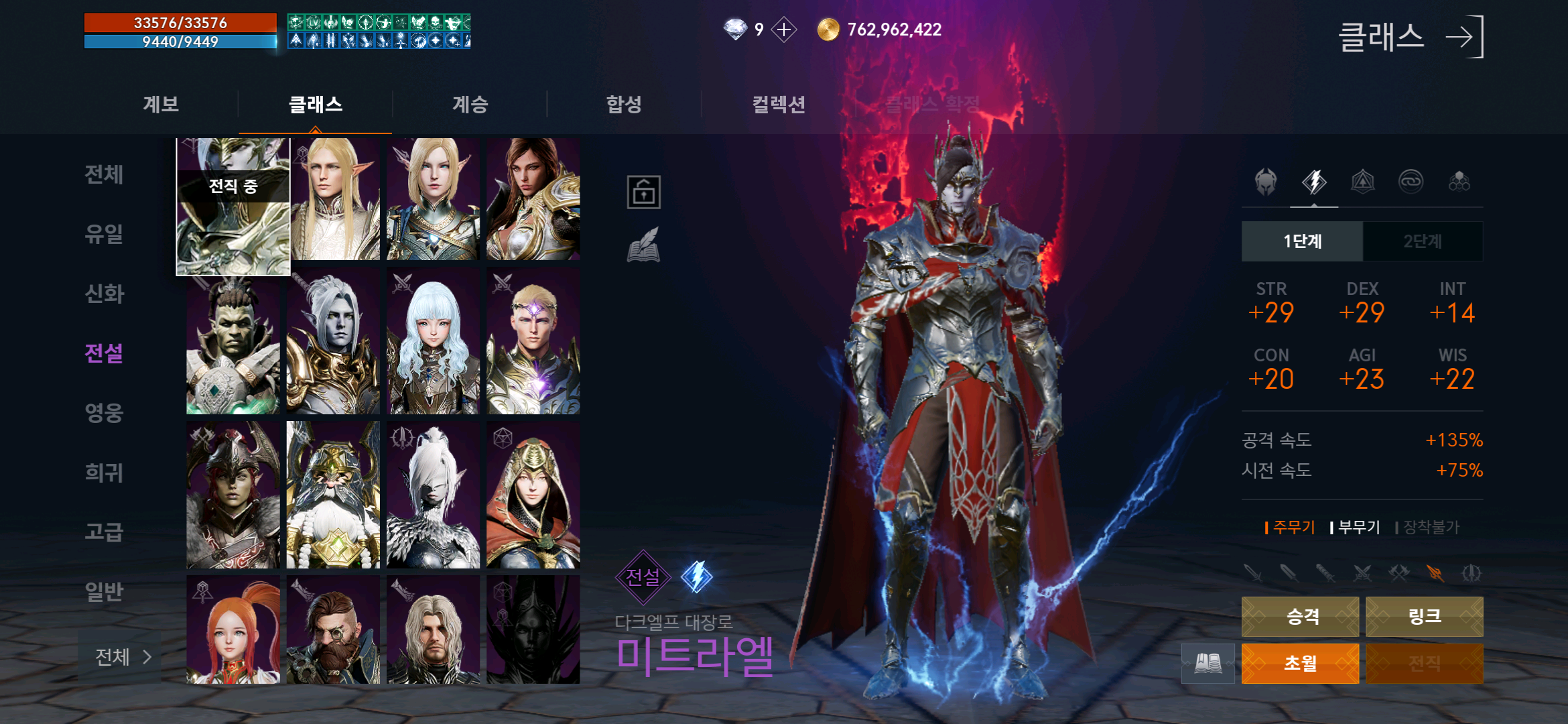Add diamonds with the plus button
This screenshot has height=724, width=1568.
[x=783, y=29]
